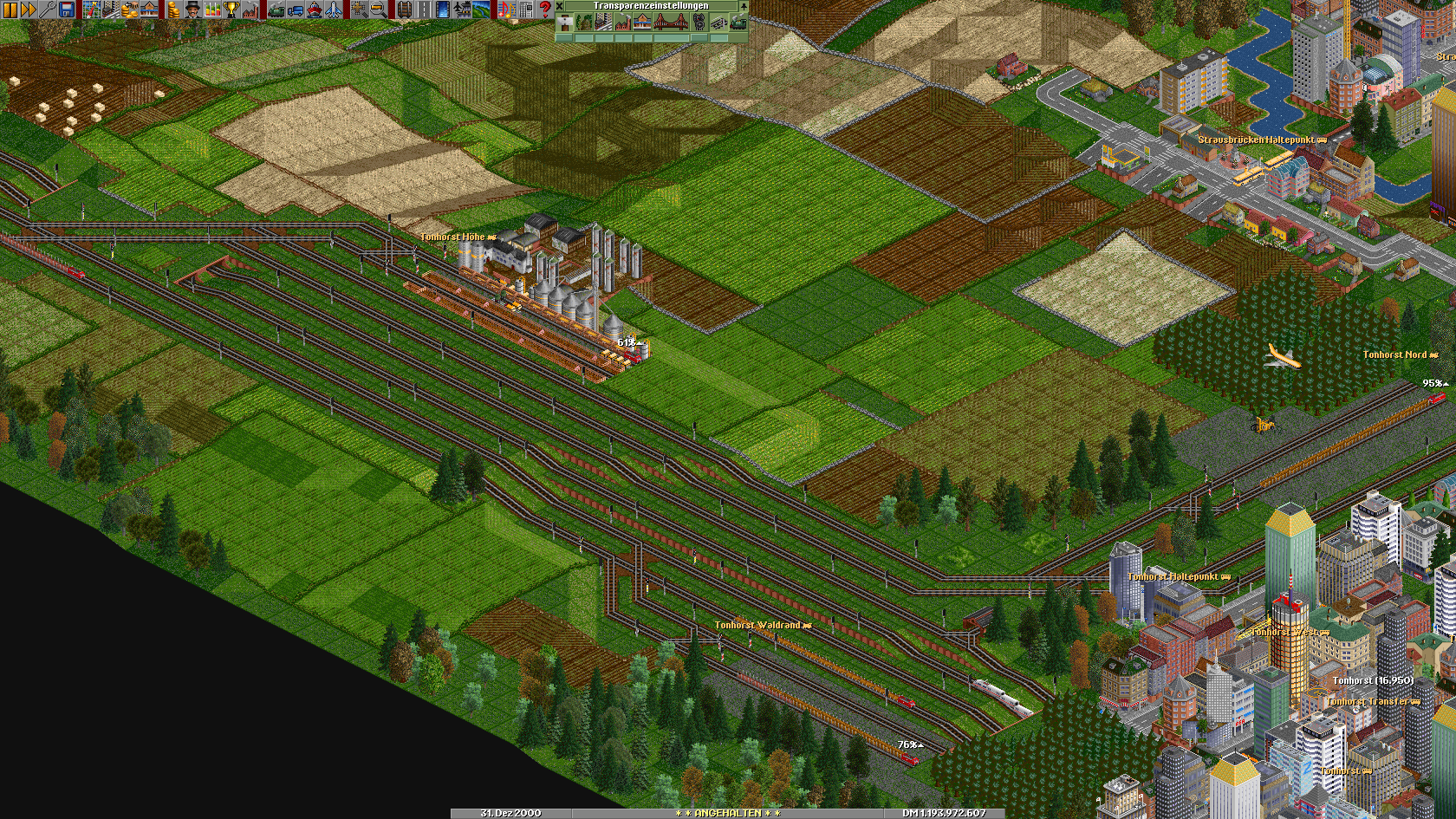Zoom out with the magnifier minus
Image resolution: width=1456 pixels, height=819 pixels.
tap(378, 10)
